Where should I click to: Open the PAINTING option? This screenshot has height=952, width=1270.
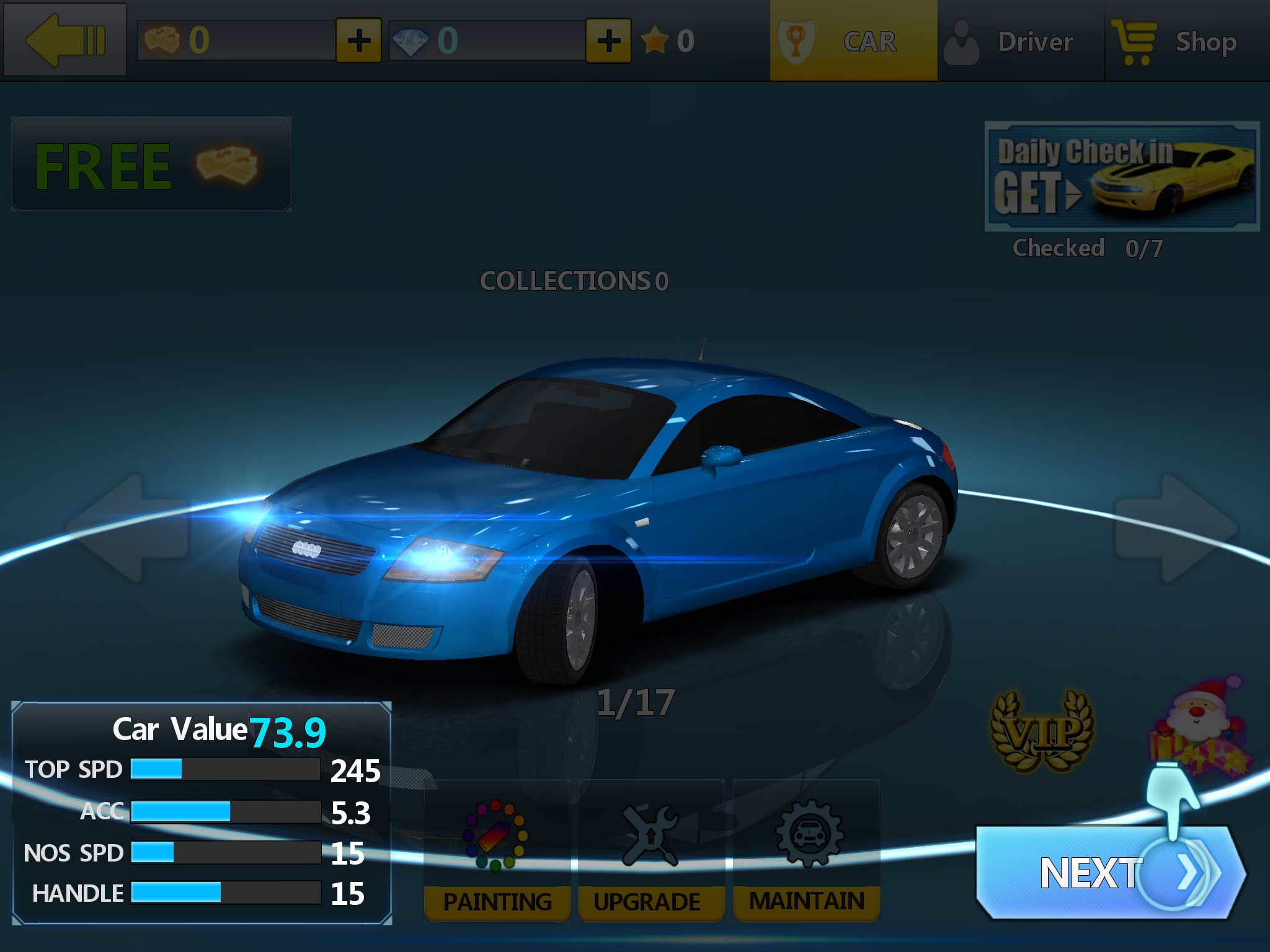[x=497, y=852]
